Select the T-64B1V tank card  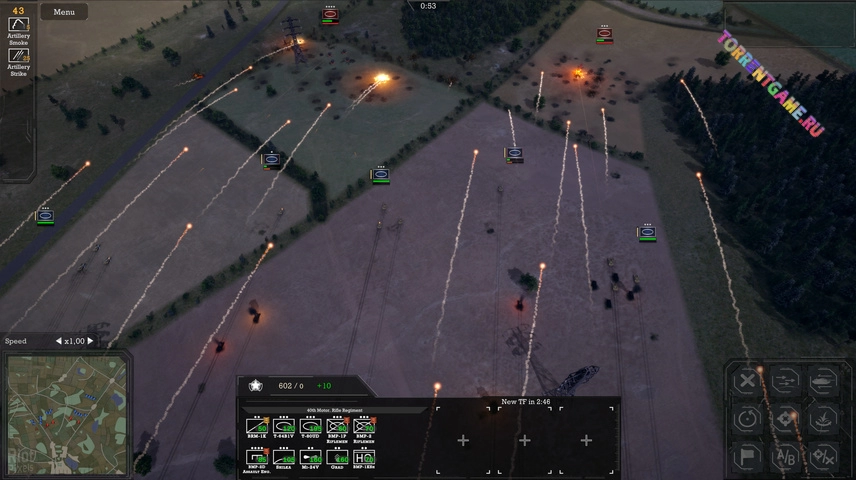(284, 426)
